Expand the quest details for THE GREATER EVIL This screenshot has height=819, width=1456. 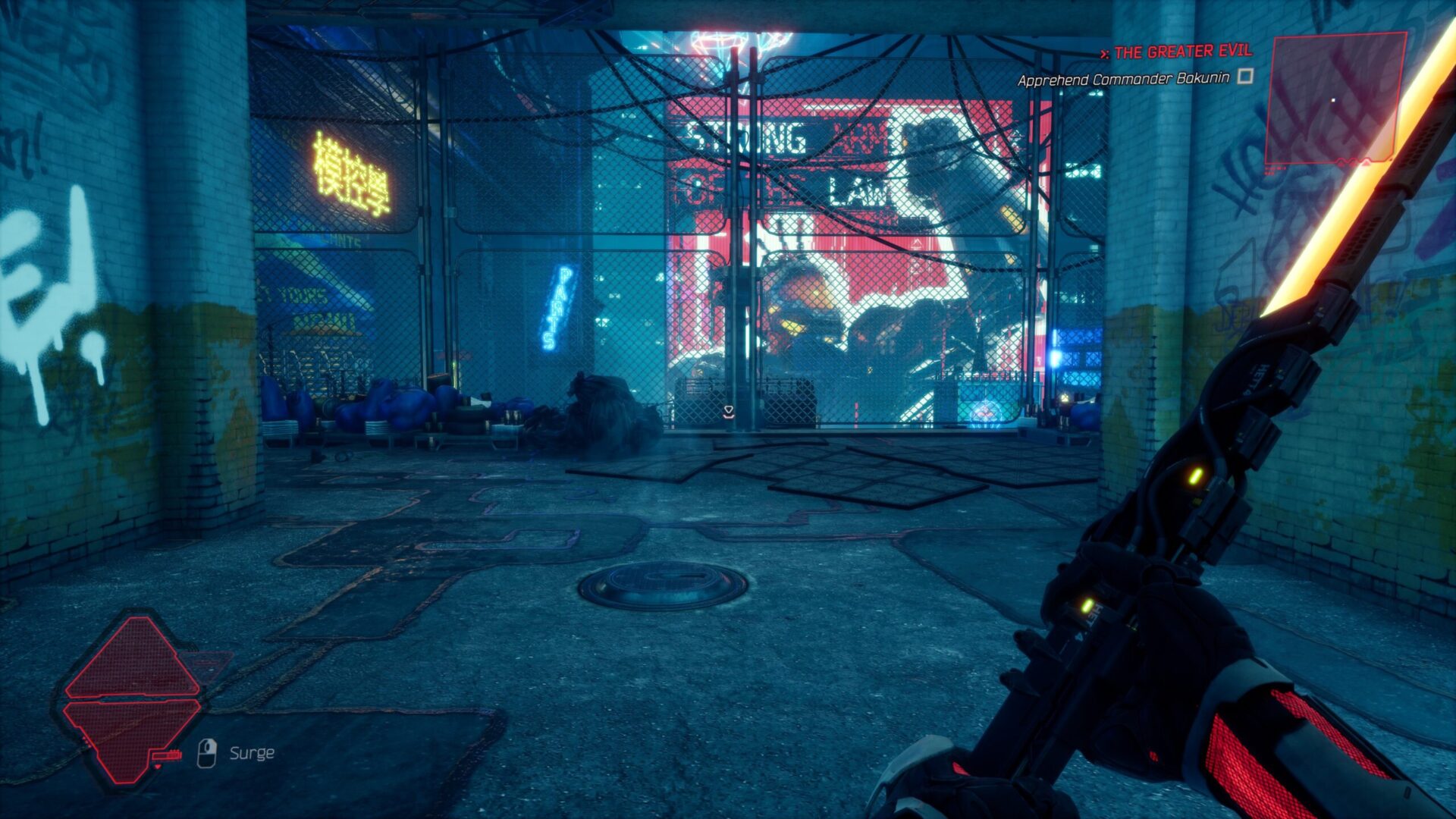coord(1183,52)
